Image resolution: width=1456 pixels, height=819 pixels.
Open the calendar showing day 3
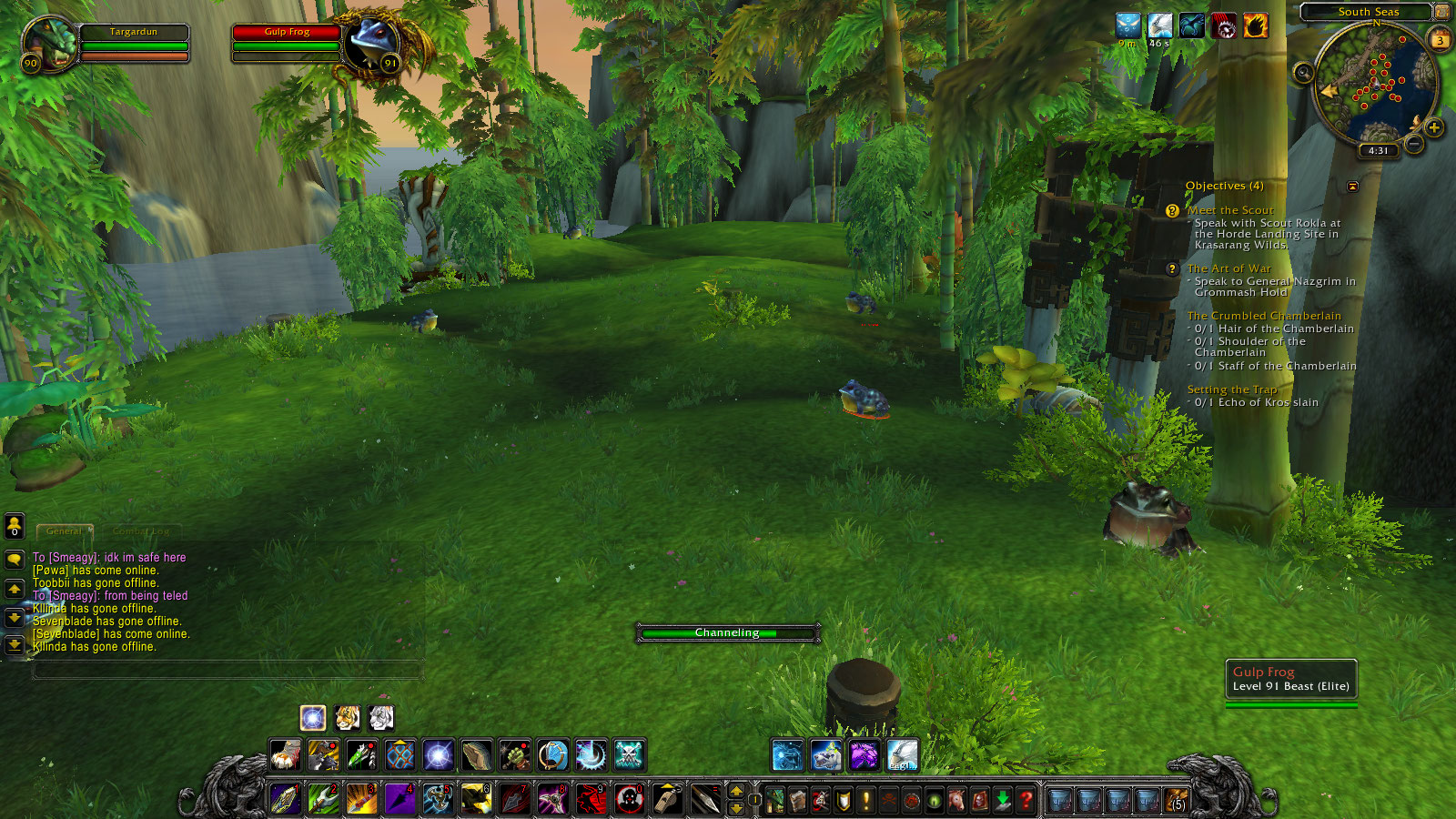(x=1440, y=40)
